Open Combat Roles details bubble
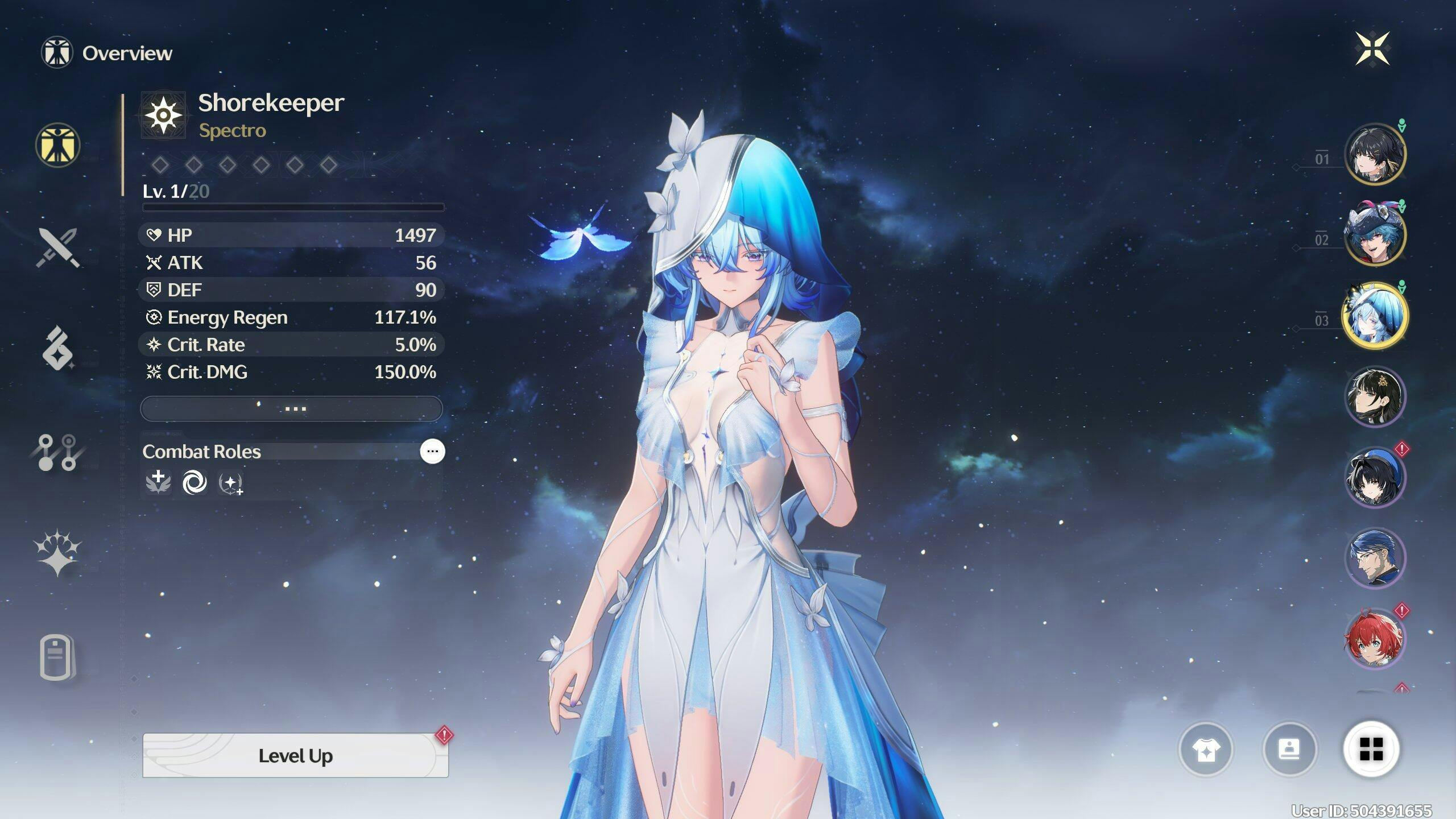Viewport: 1456px width, 819px height. pyautogui.click(x=432, y=452)
